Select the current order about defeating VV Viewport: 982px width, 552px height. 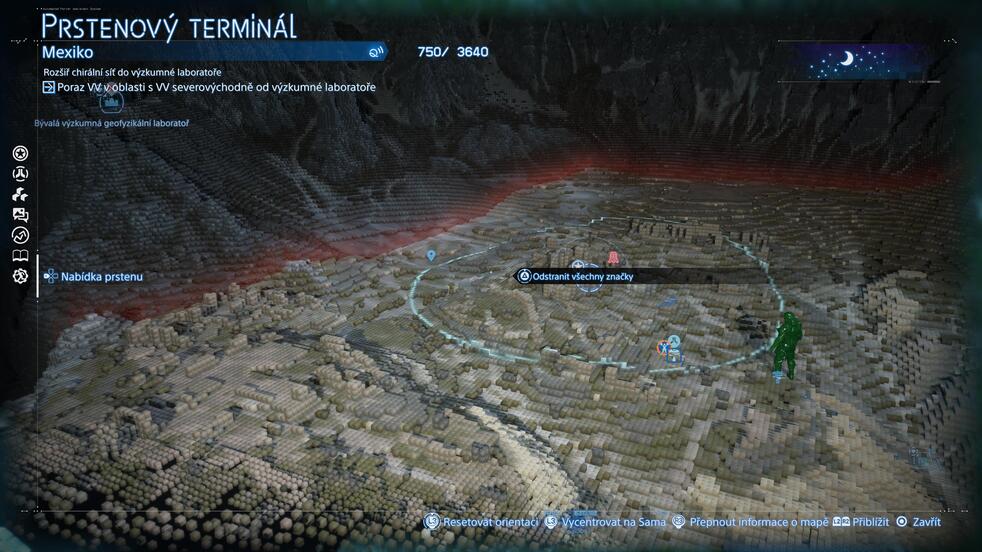point(208,87)
